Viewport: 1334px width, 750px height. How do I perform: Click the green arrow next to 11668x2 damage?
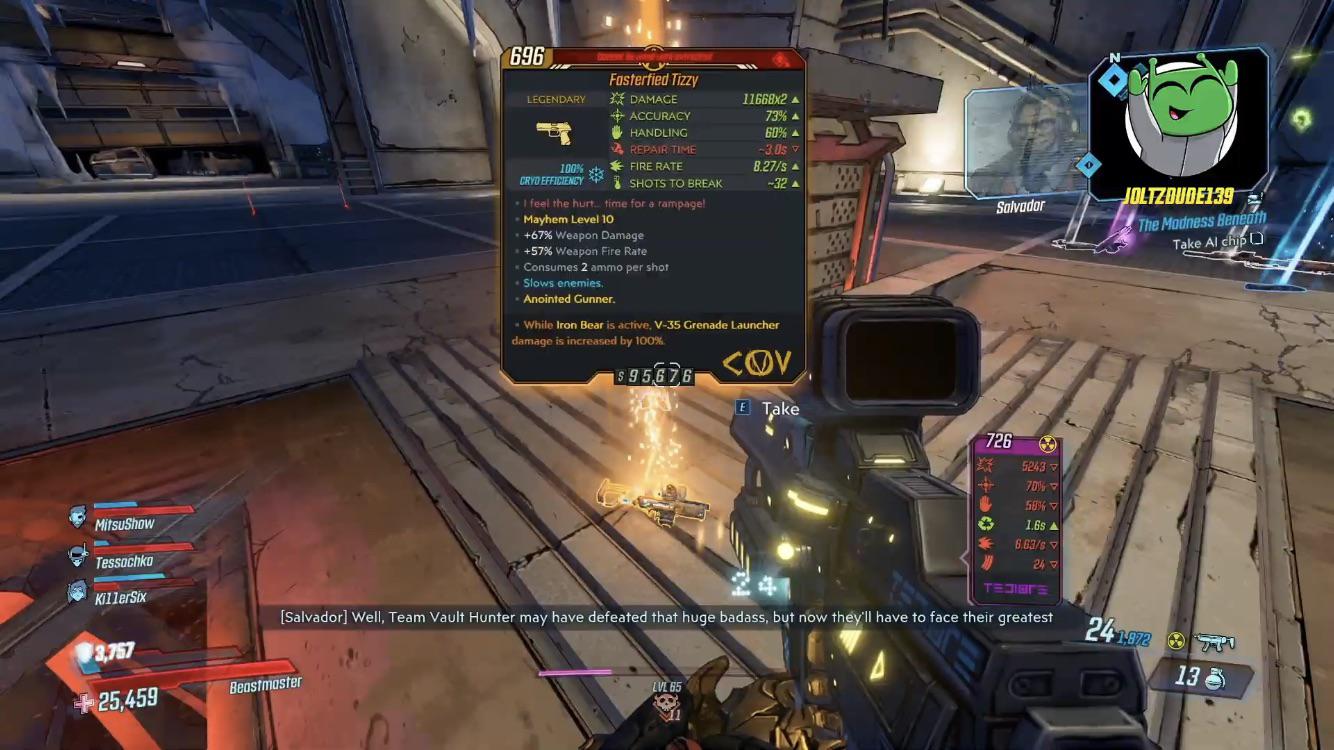pos(793,99)
